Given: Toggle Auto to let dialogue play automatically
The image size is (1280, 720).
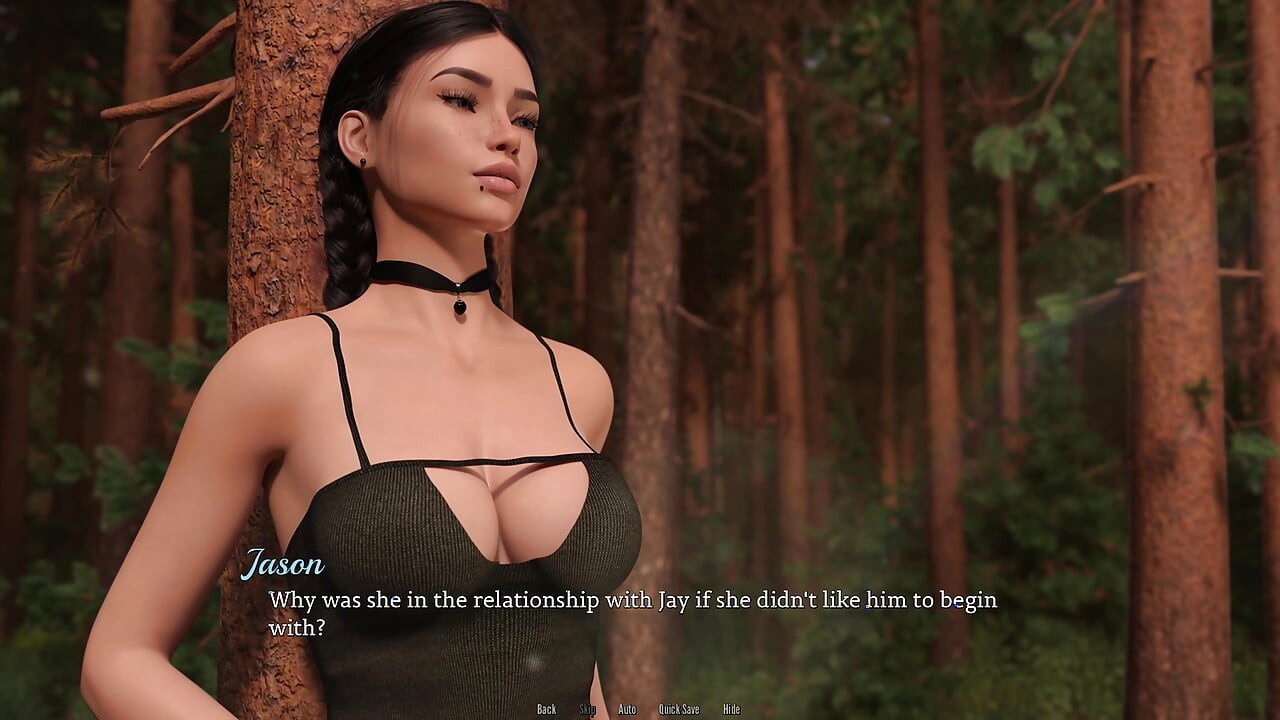Looking at the screenshot, I should coord(627,708).
